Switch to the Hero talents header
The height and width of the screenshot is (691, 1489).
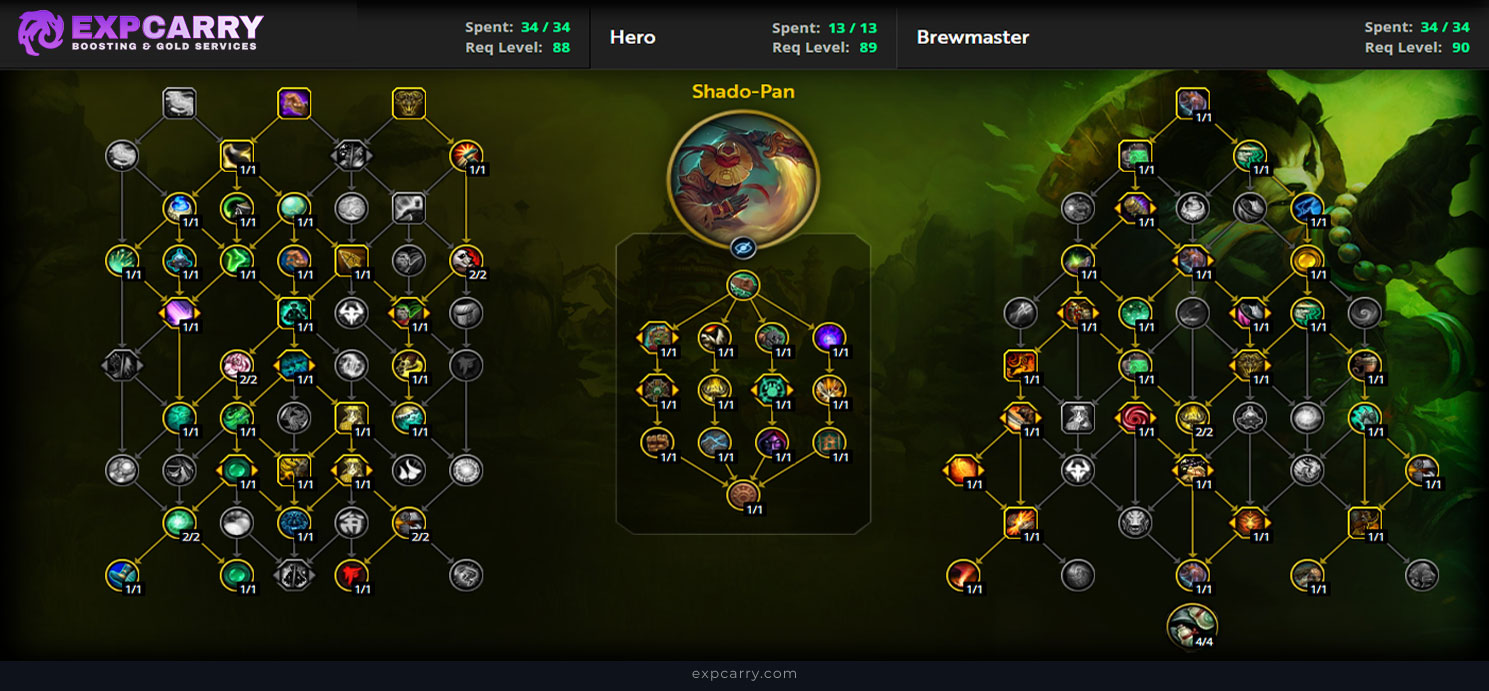[633, 38]
